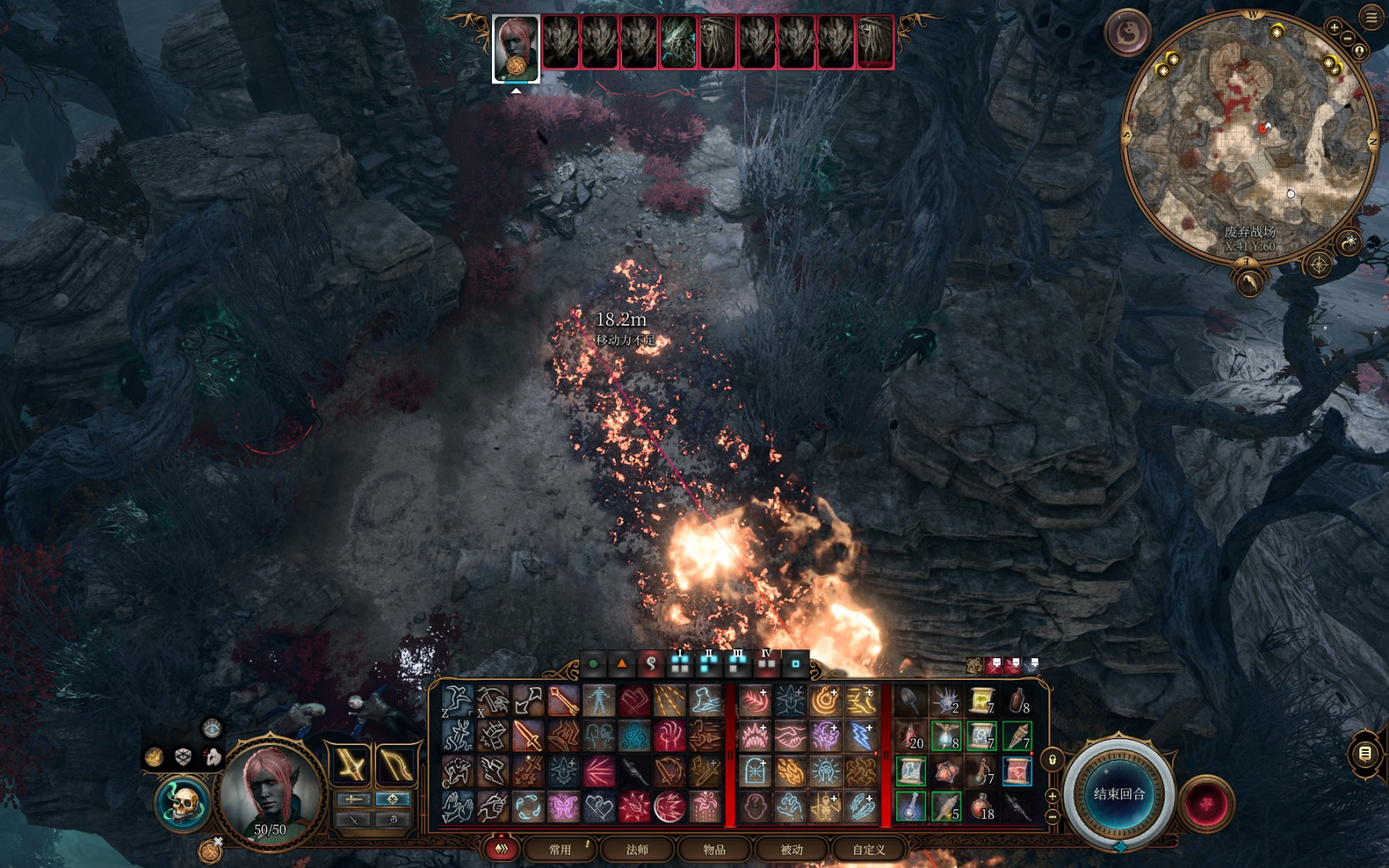Zoom out the minimap with minus button

pyautogui.click(x=1348, y=39)
